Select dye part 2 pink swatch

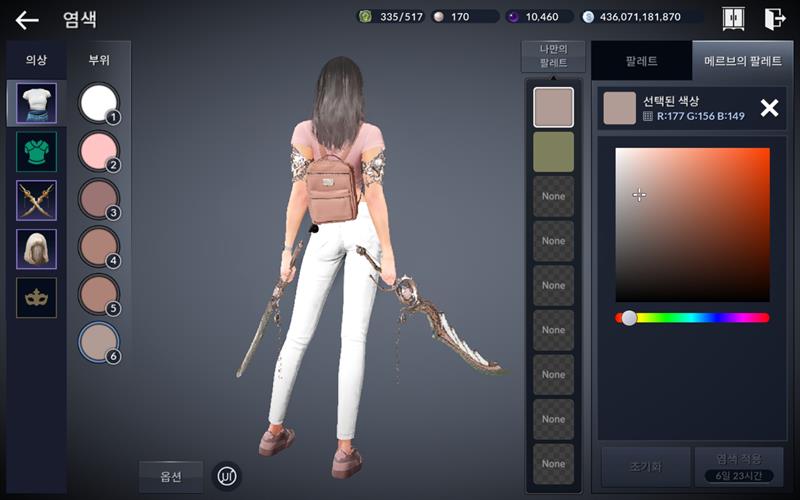[98, 151]
